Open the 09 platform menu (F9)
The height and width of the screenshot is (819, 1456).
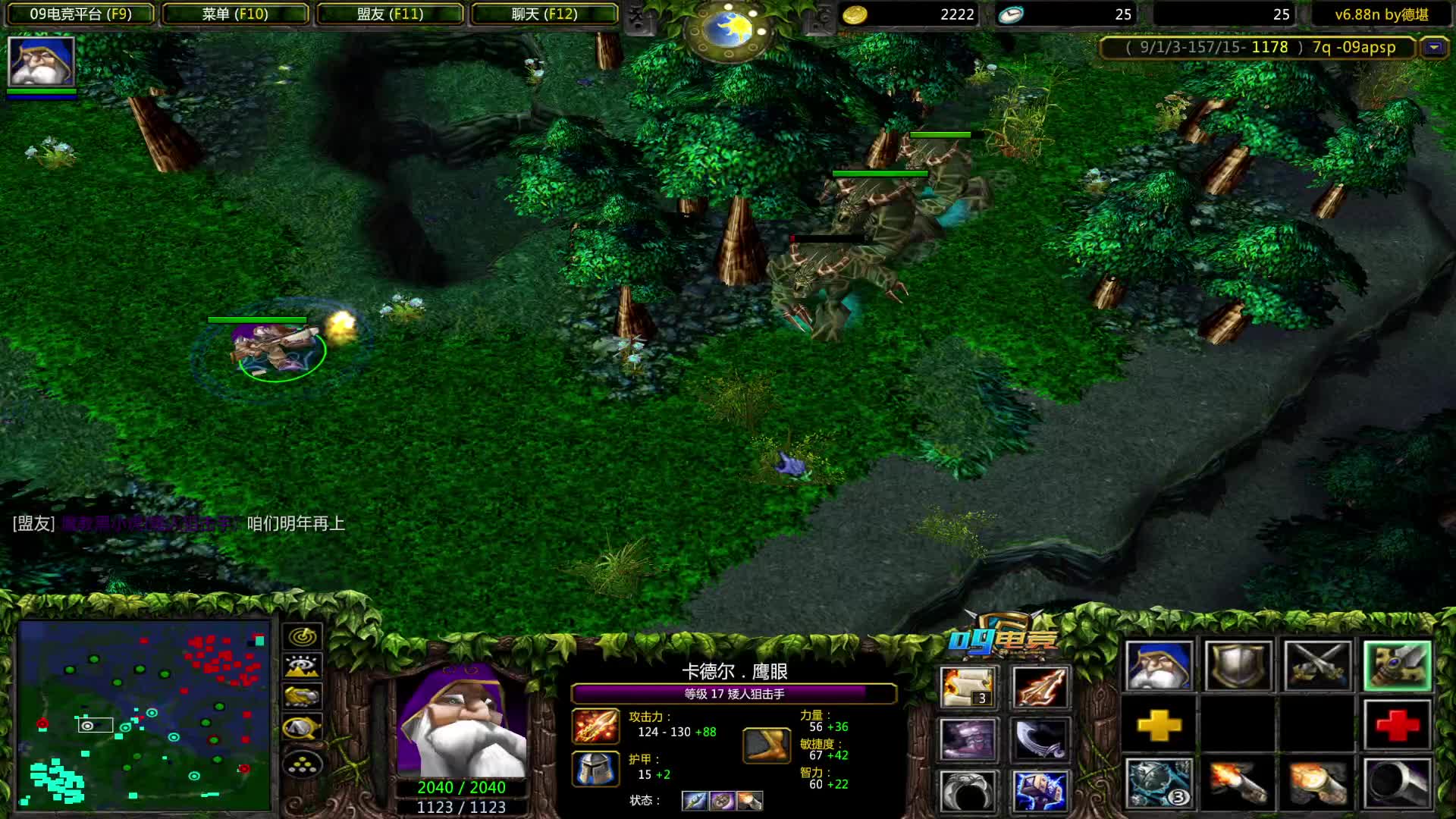(80, 14)
